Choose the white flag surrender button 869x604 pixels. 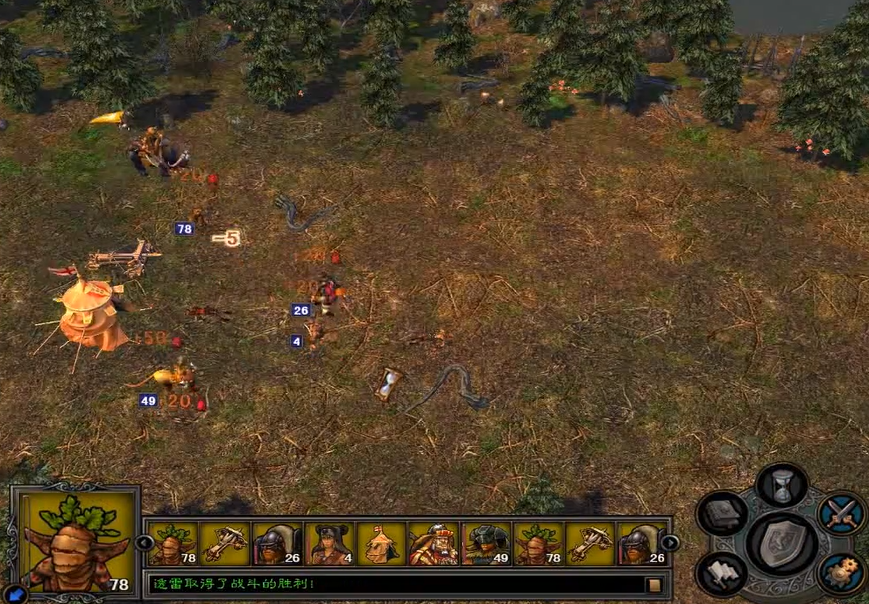(723, 573)
